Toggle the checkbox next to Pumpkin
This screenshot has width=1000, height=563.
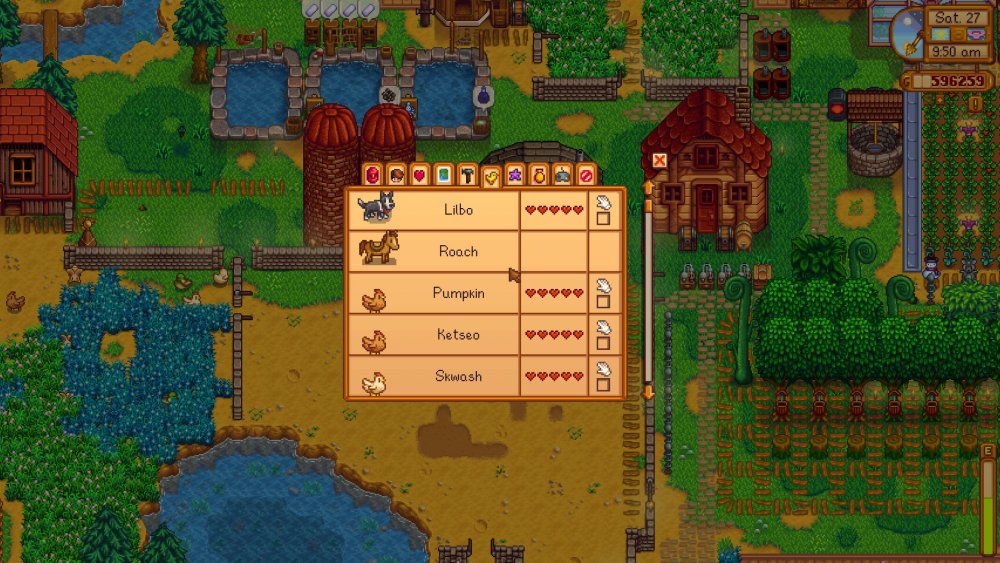tap(603, 301)
